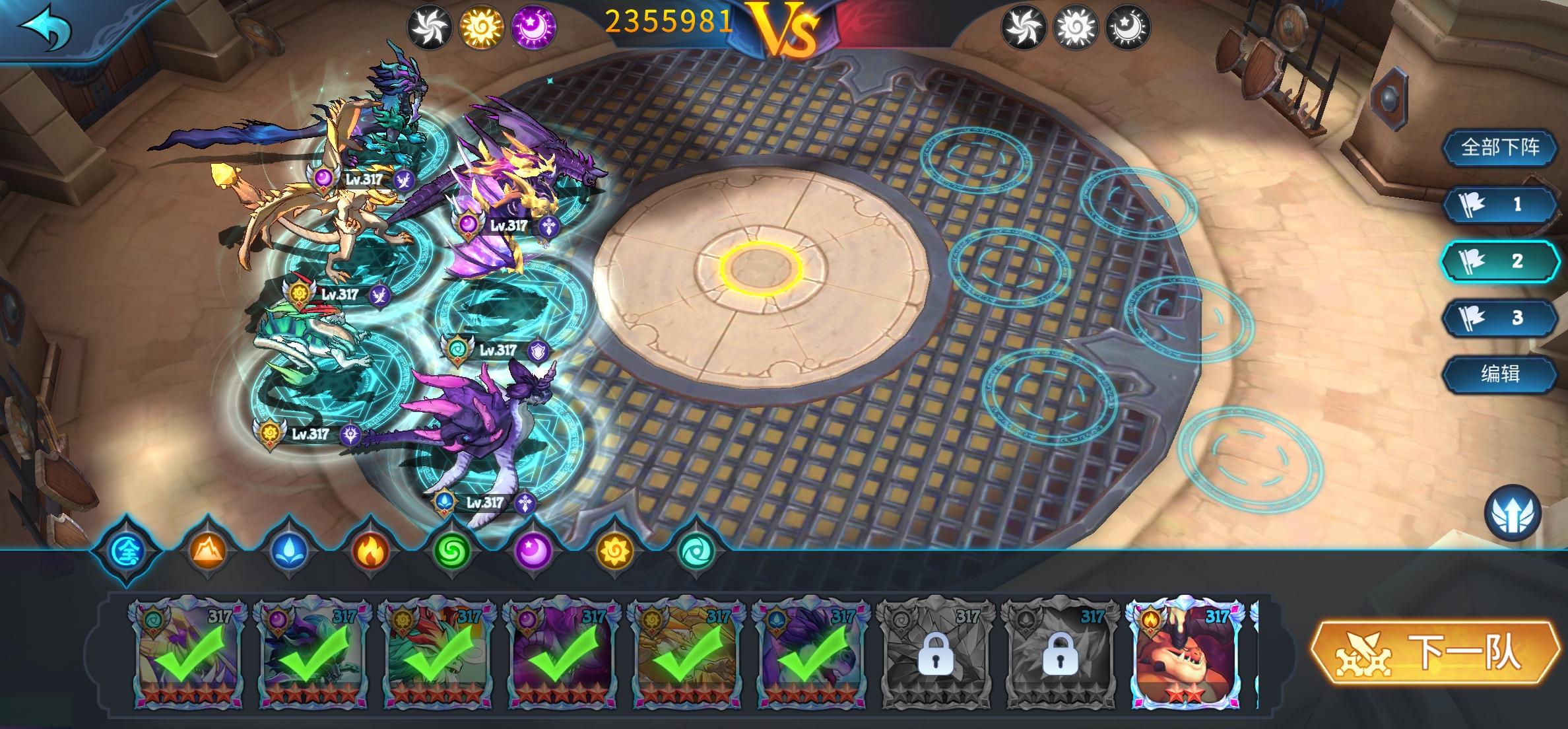Select the red fire monster hero card
Screen dimensions: 1568x729
pos(1185,654)
